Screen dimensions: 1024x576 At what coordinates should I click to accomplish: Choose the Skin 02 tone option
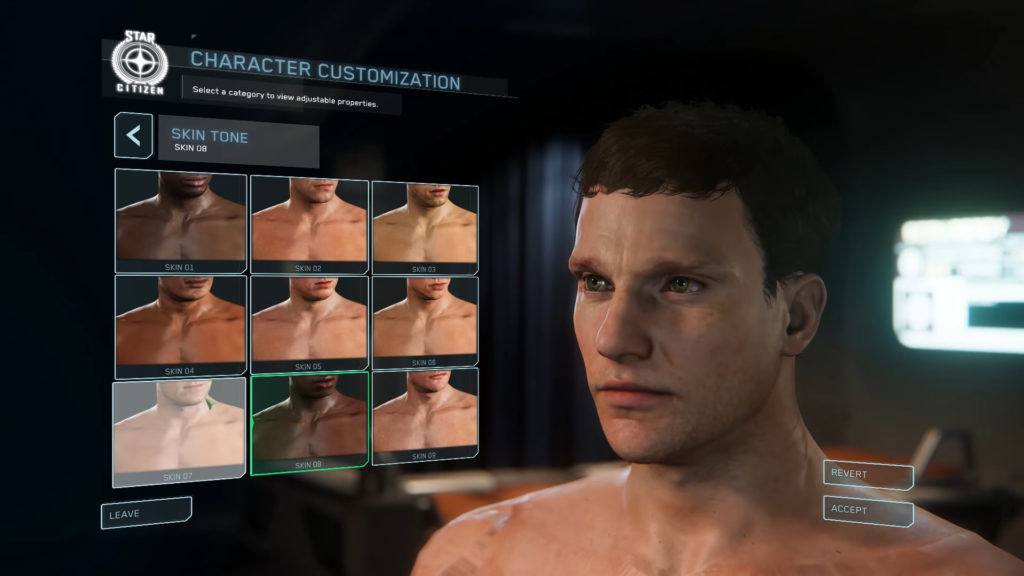coord(309,224)
